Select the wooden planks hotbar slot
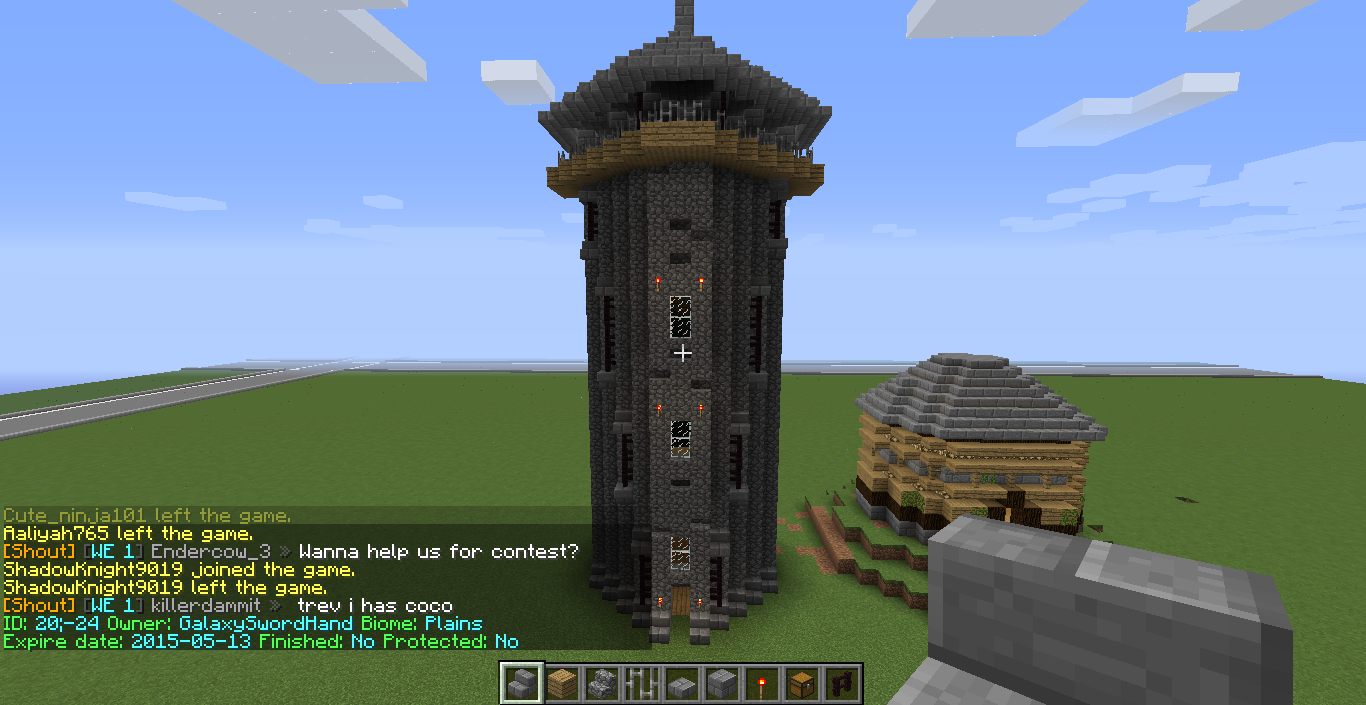Viewport: 1366px width, 705px height. click(561, 684)
